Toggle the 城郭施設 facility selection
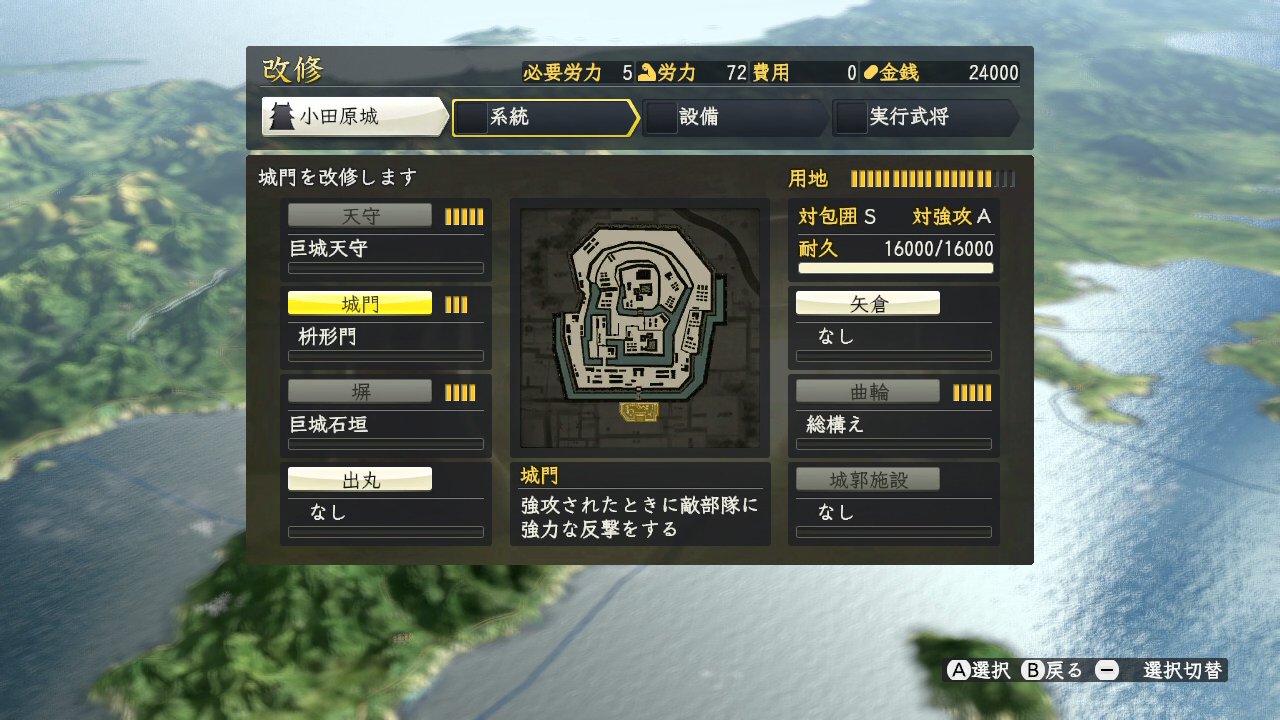This screenshot has width=1280, height=720. (x=866, y=478)
